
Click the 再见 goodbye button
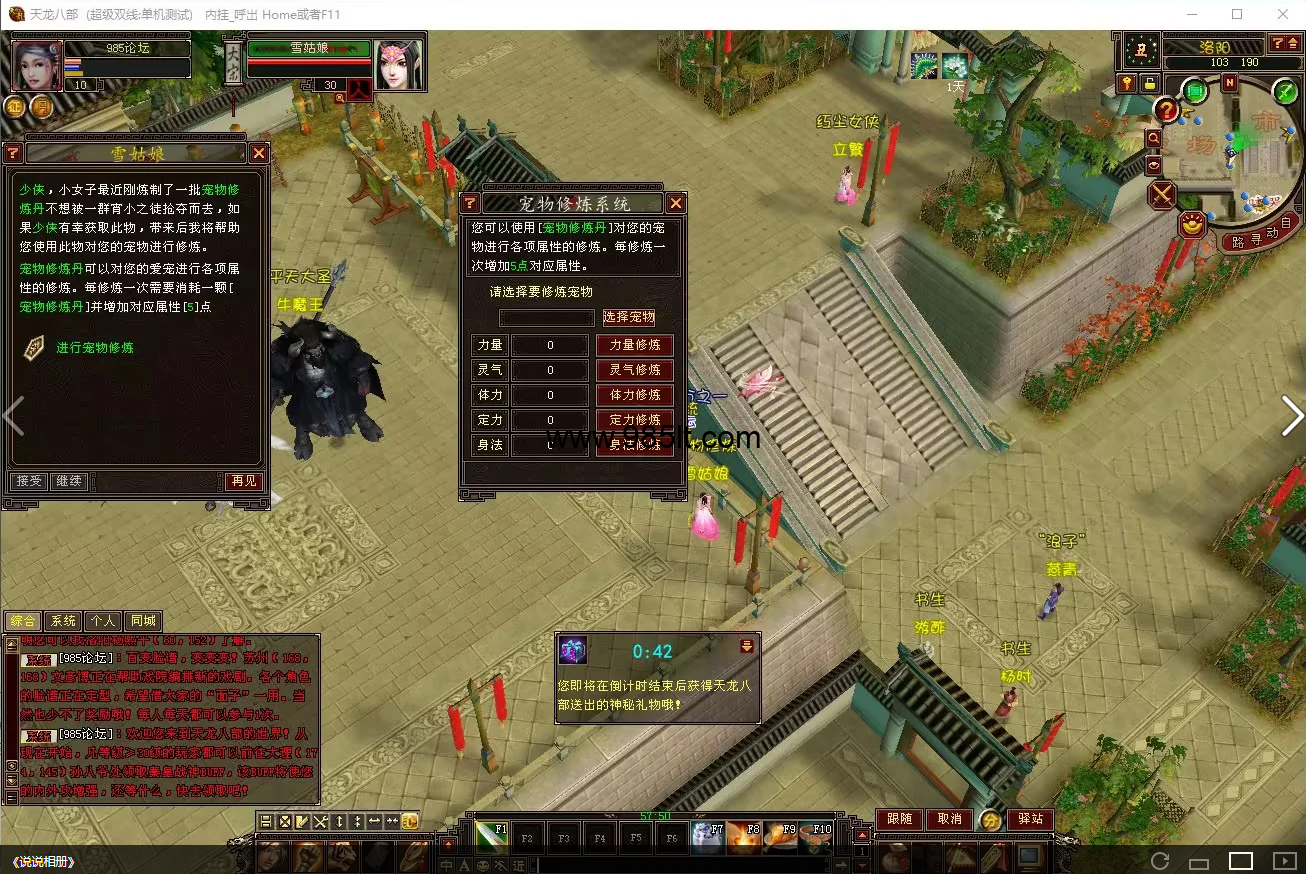(x=242, y=481)
